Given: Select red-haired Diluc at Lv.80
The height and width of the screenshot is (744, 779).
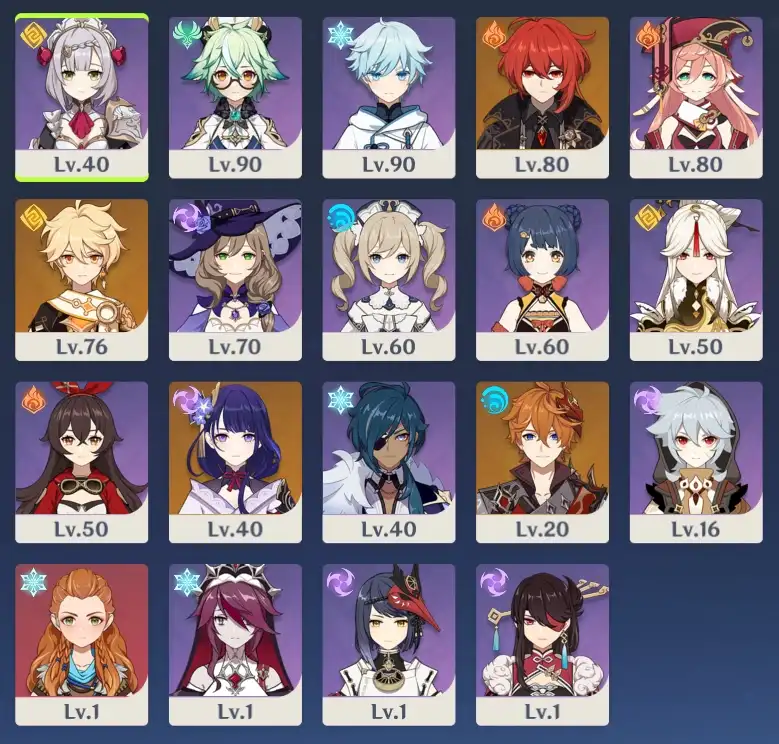Looking at the screenshot, I should click(542, 97).
